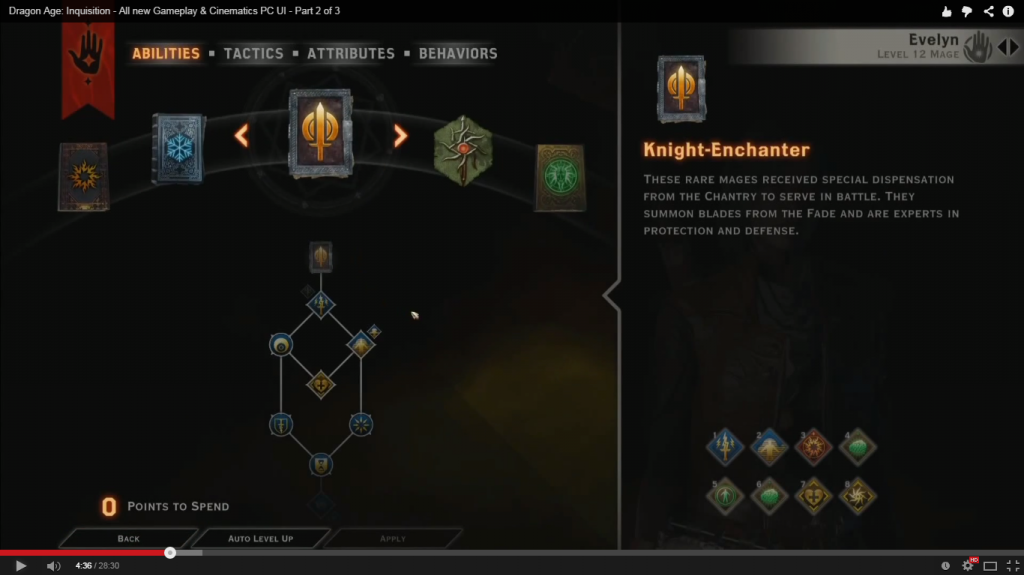The width and height of the screenshot is (1024, 575).
Task: Choose Auto Level Up
Action: (x=260, y=538)
